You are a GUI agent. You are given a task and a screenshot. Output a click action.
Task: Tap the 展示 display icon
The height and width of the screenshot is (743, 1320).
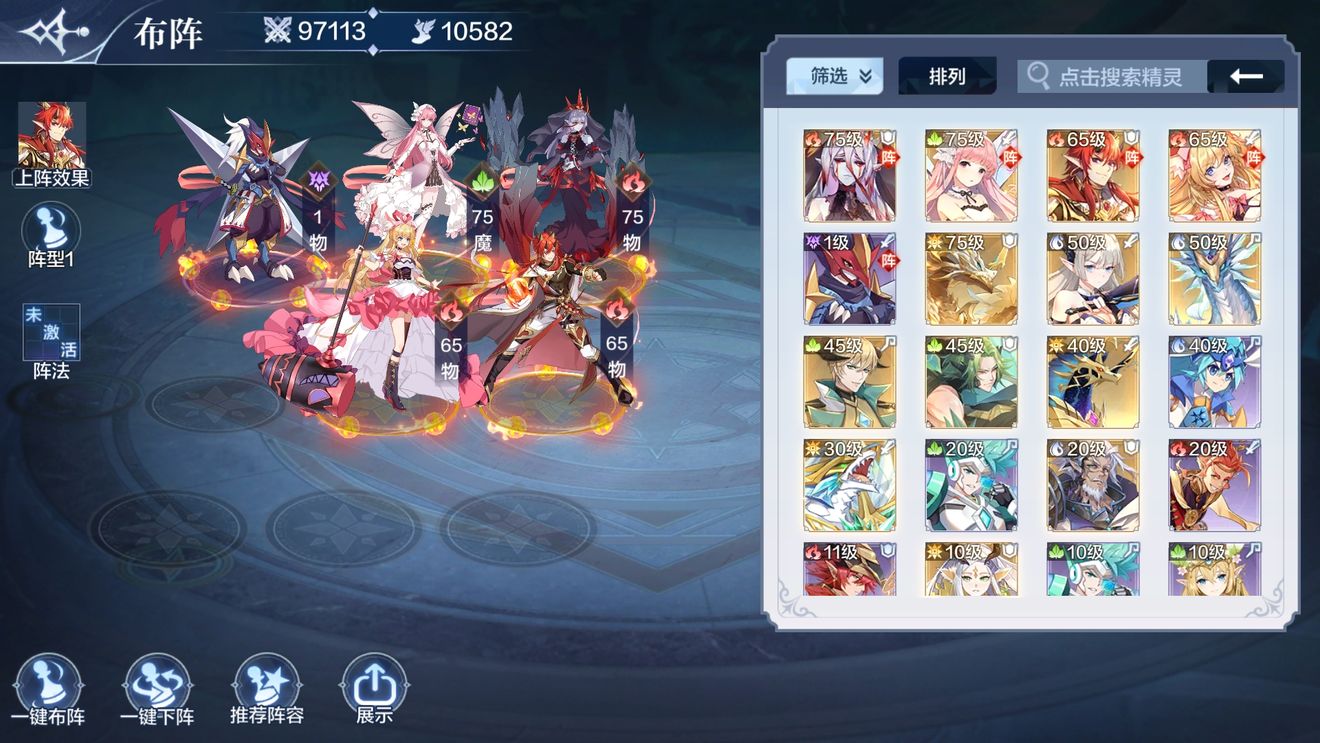tap(374, 686)
